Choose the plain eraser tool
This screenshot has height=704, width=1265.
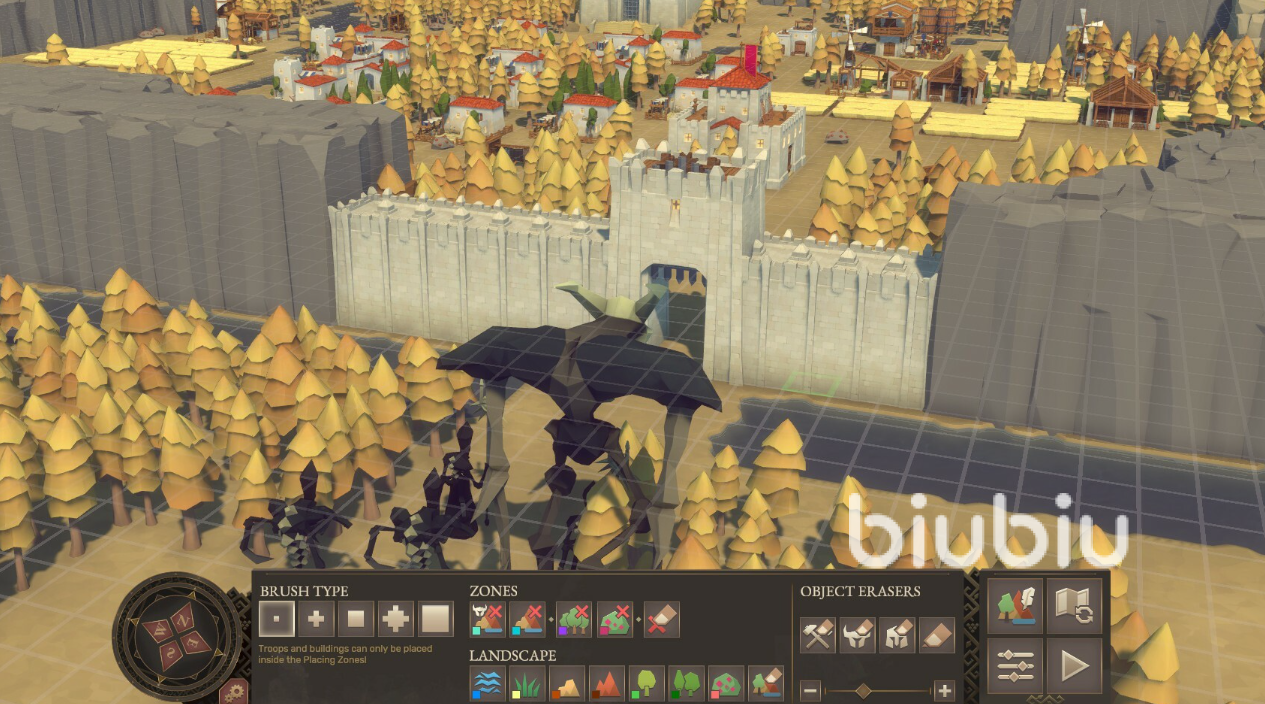pyautogui.click(x=937, y=635)
